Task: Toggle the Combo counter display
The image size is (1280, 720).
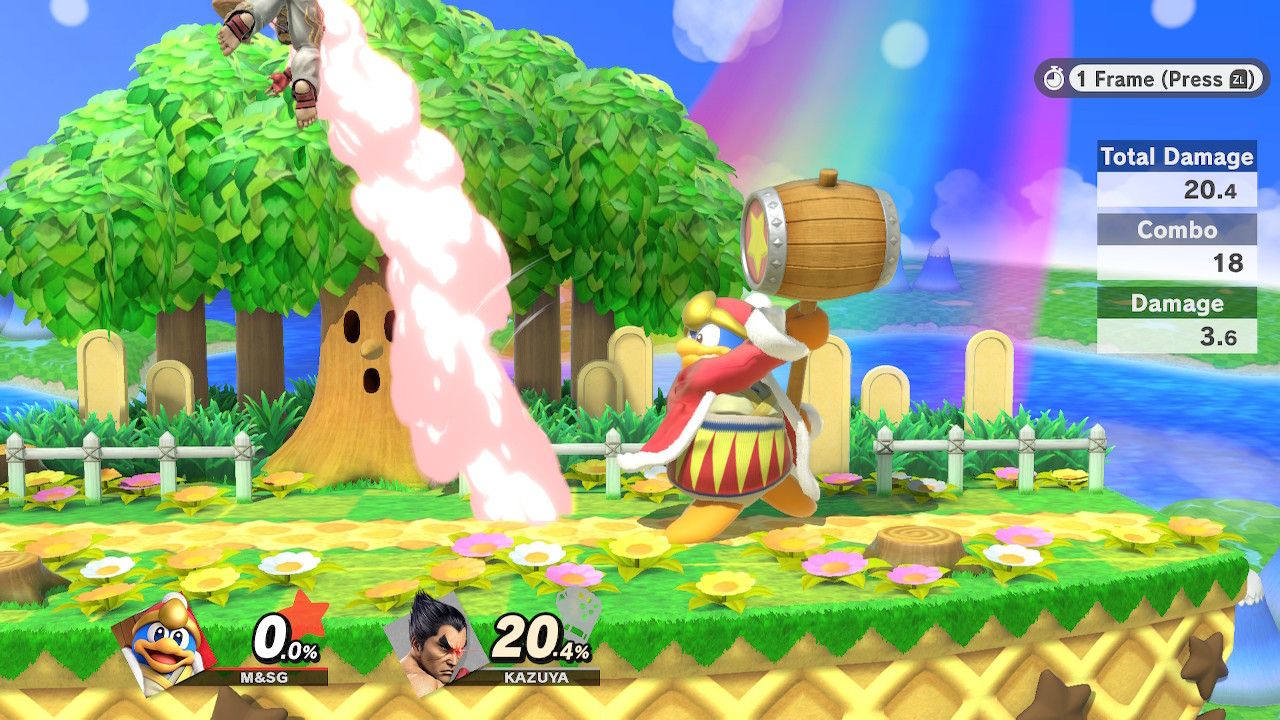Action: click(1176, 231)
